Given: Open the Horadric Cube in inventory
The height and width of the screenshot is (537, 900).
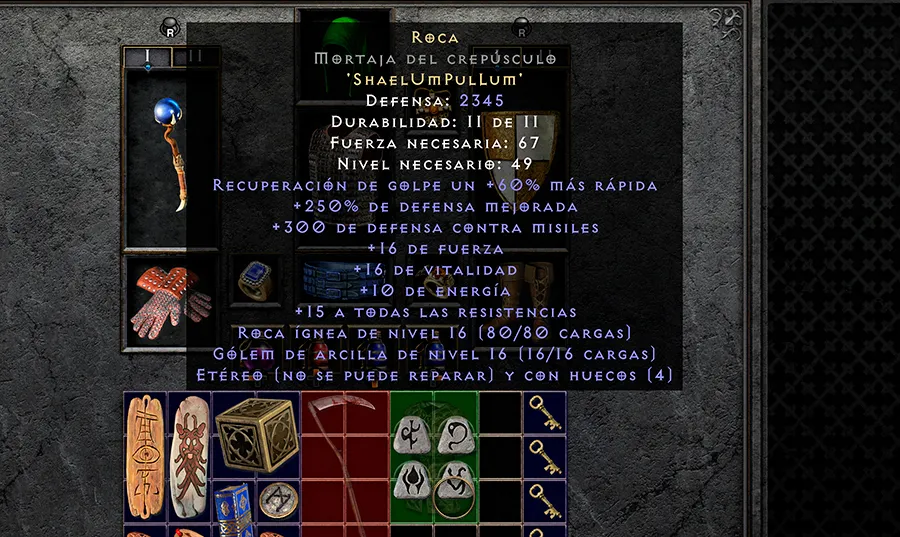Looking at the screenshot, I should click(256, 433).
